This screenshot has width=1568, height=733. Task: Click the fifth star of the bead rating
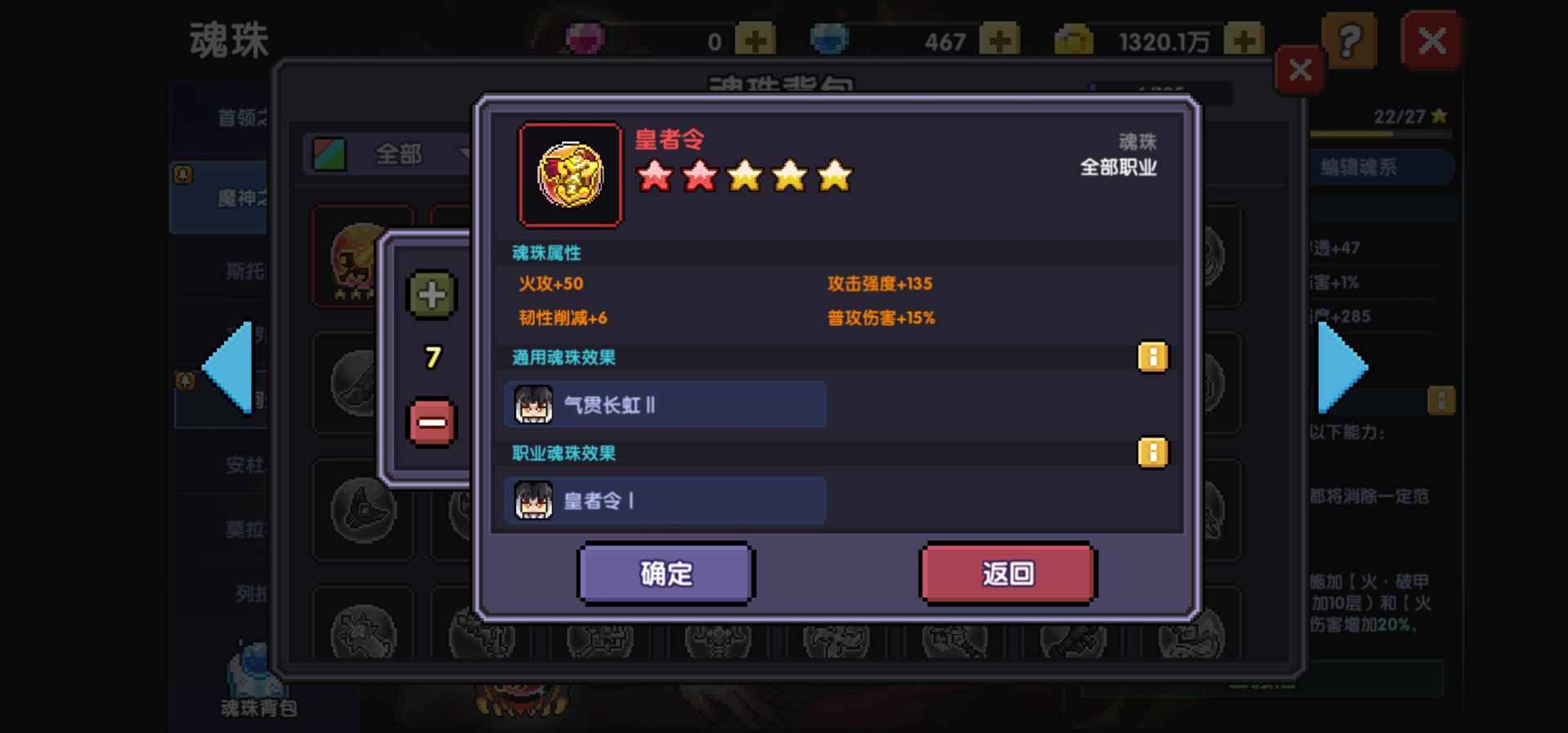point(834,175)
